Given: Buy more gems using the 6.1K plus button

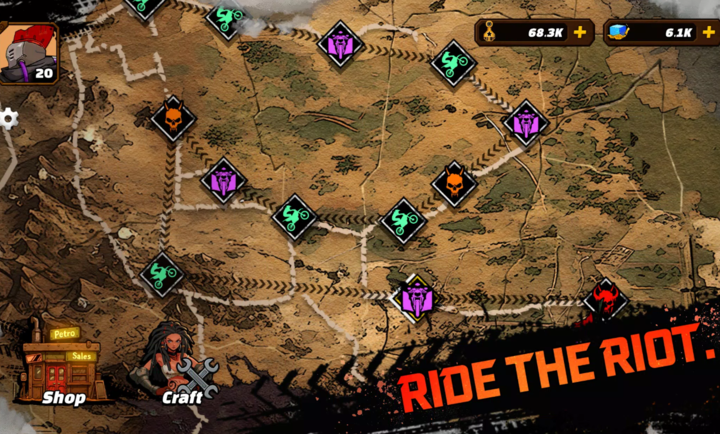Looking at the screenshot, I should [x=708, y=32].
